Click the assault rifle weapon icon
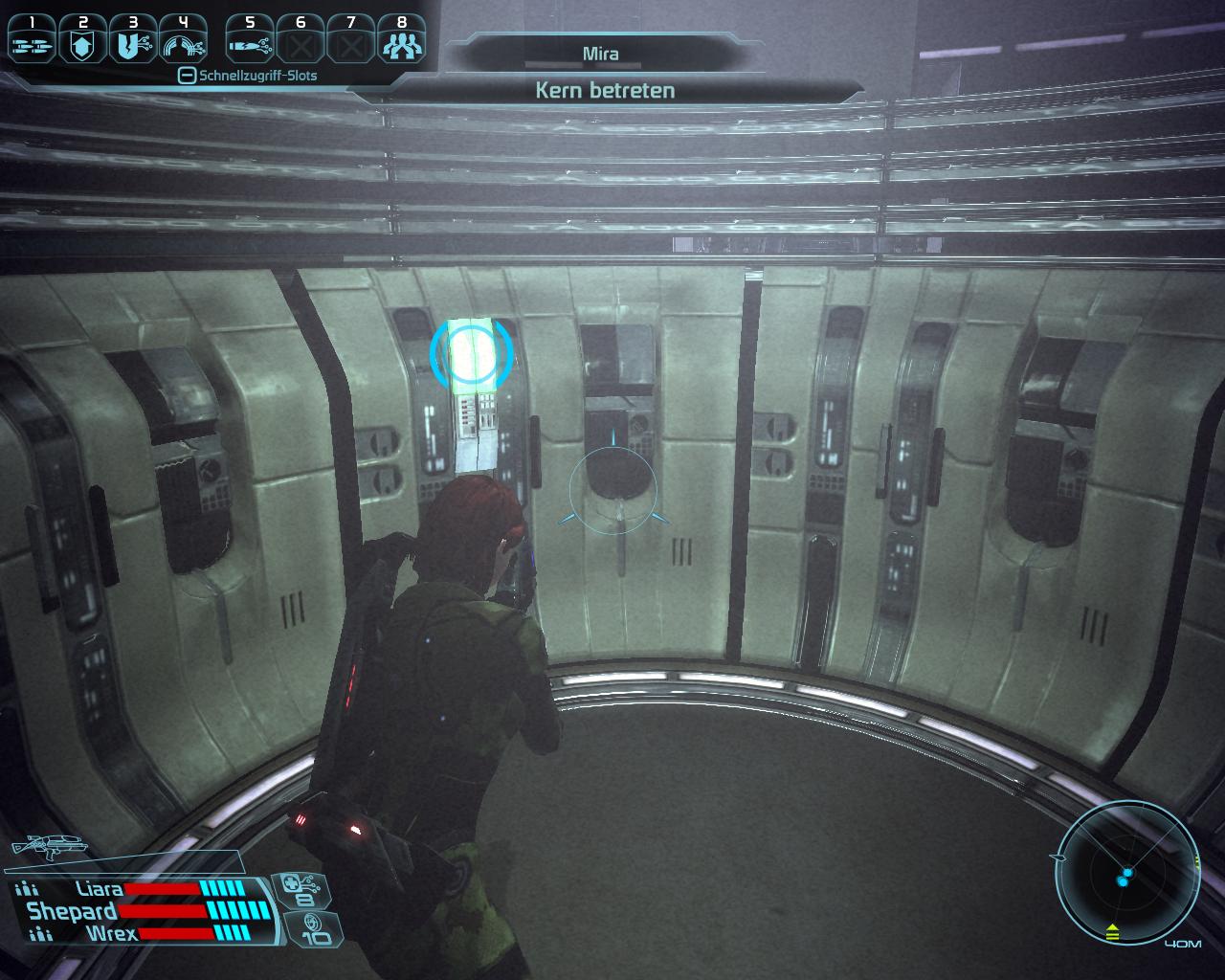 pyautogui.click(x=46, y=847)
